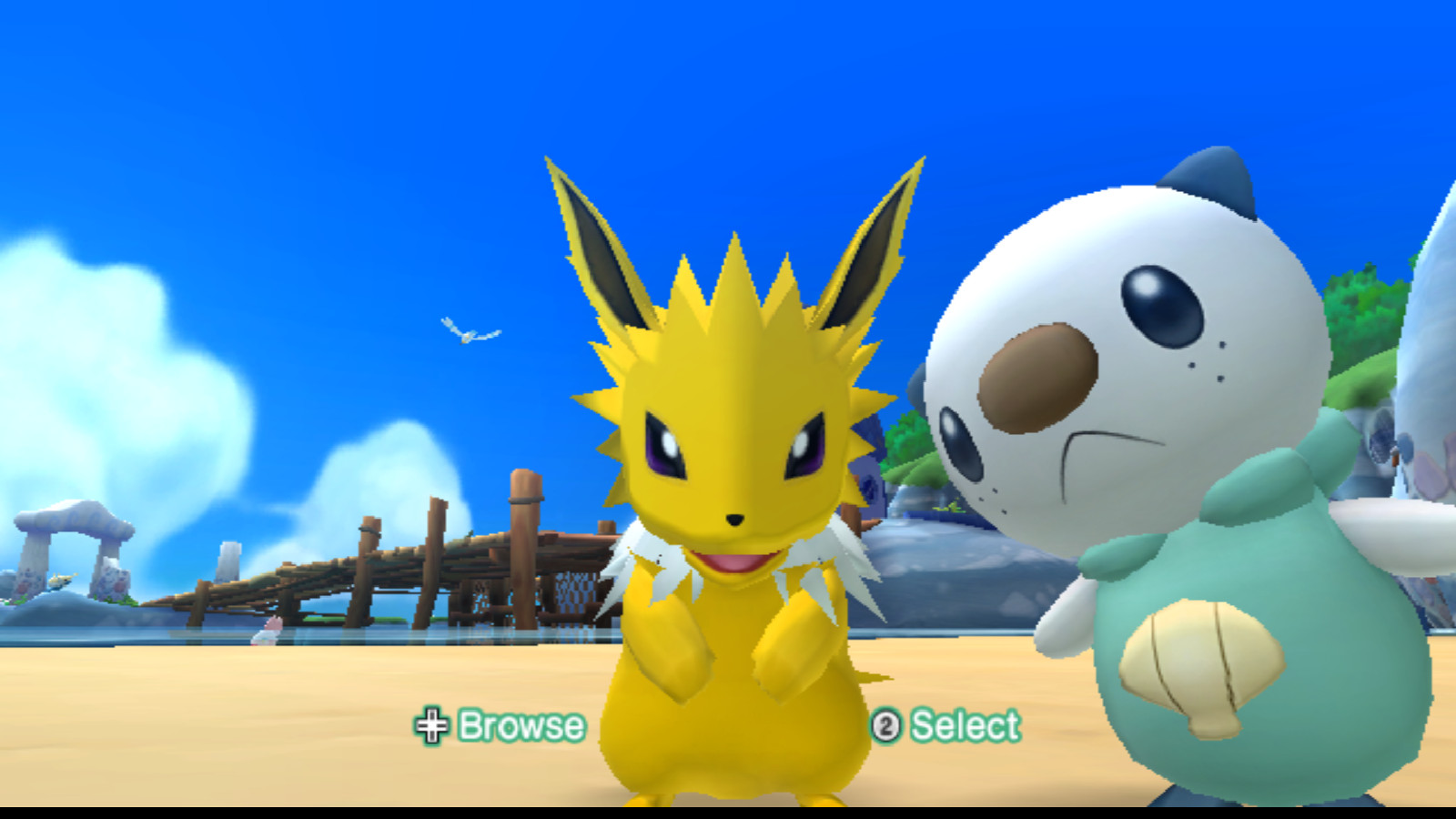Click the circled 2 button icon beside Select

pos(887,726)
